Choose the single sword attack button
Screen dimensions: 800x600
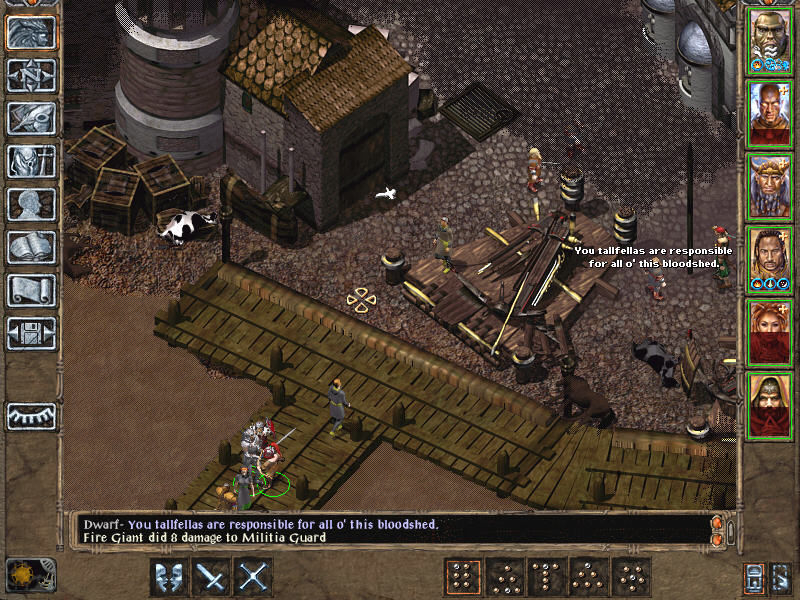point(211,577)
